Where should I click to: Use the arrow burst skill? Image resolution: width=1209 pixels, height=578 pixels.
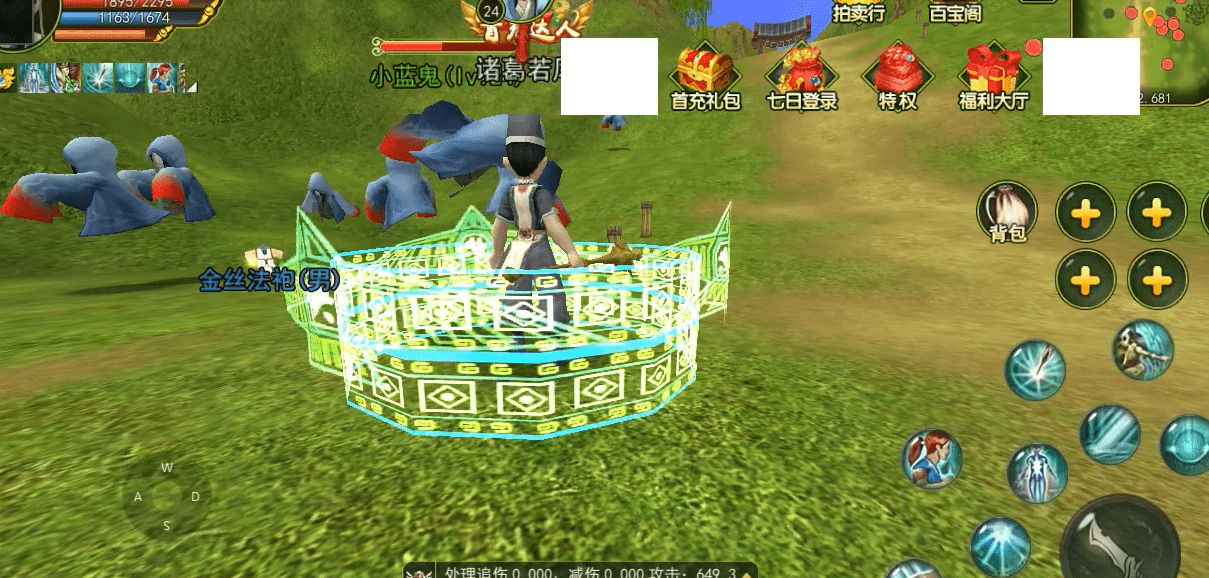(x=1035, y=370)
